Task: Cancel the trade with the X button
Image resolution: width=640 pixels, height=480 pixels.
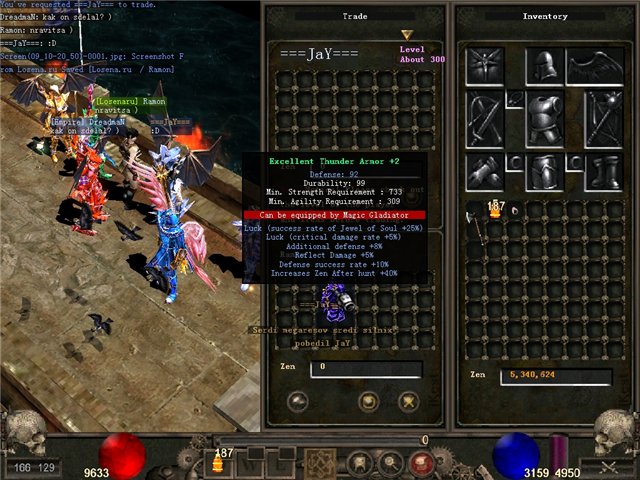Action: click(x=407, y=402)
